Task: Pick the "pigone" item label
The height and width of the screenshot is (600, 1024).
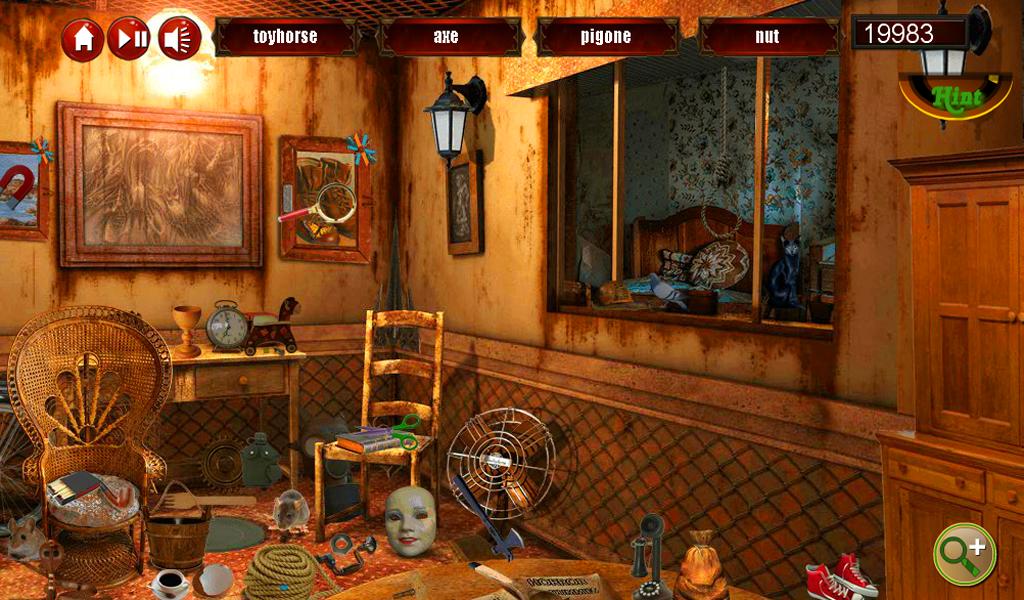Action: [606, 37]
